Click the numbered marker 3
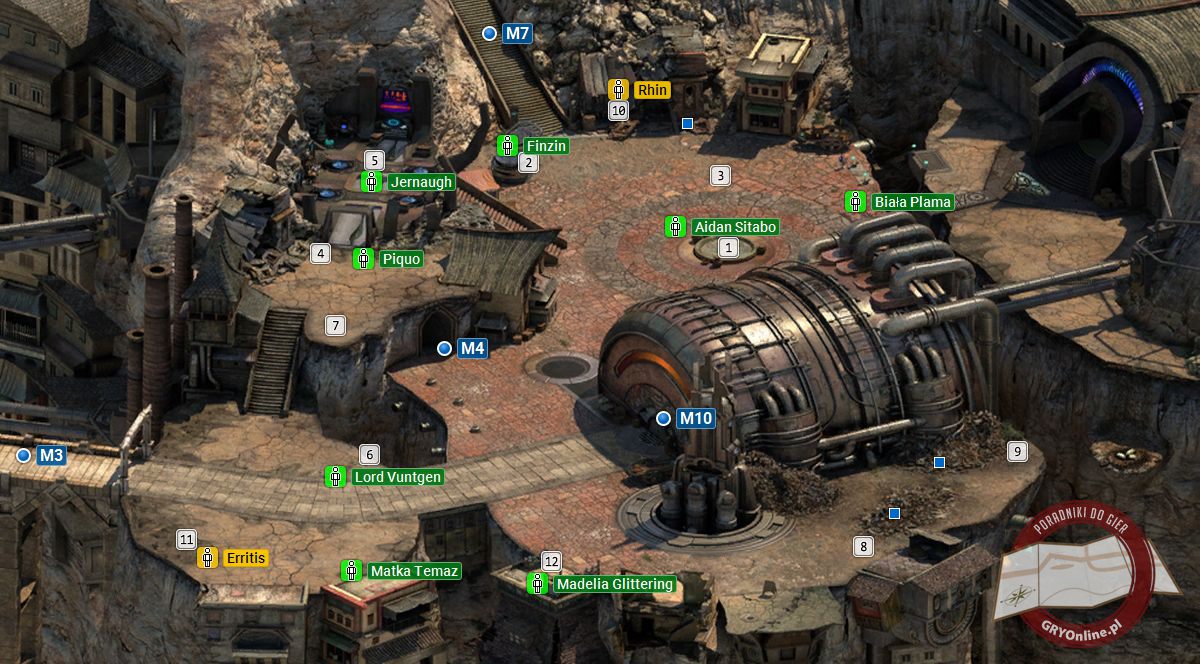The image size is (1200, 664). point(719,176)
